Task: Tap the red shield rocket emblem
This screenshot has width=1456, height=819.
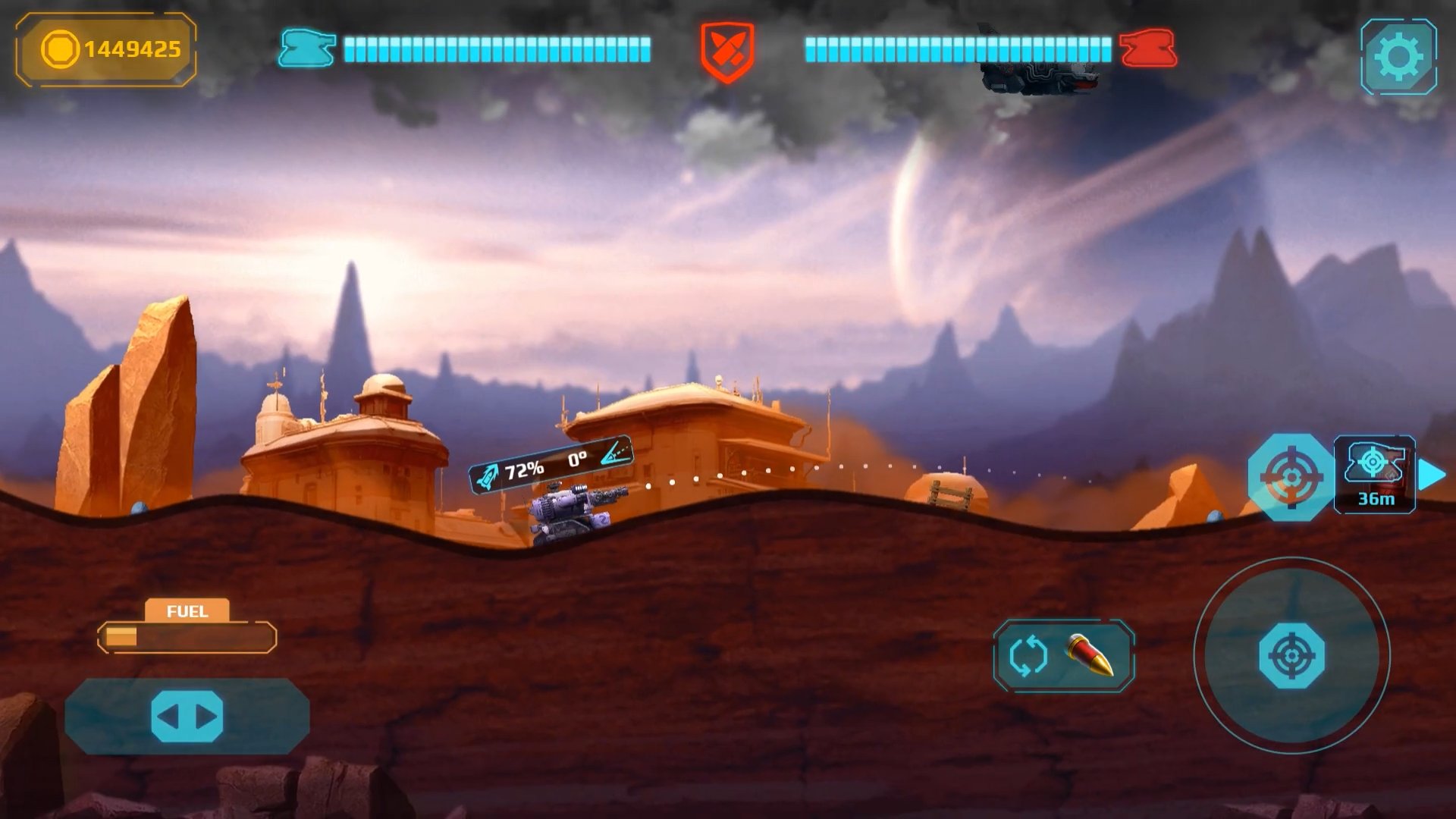Action: click(x=726, y=51)
